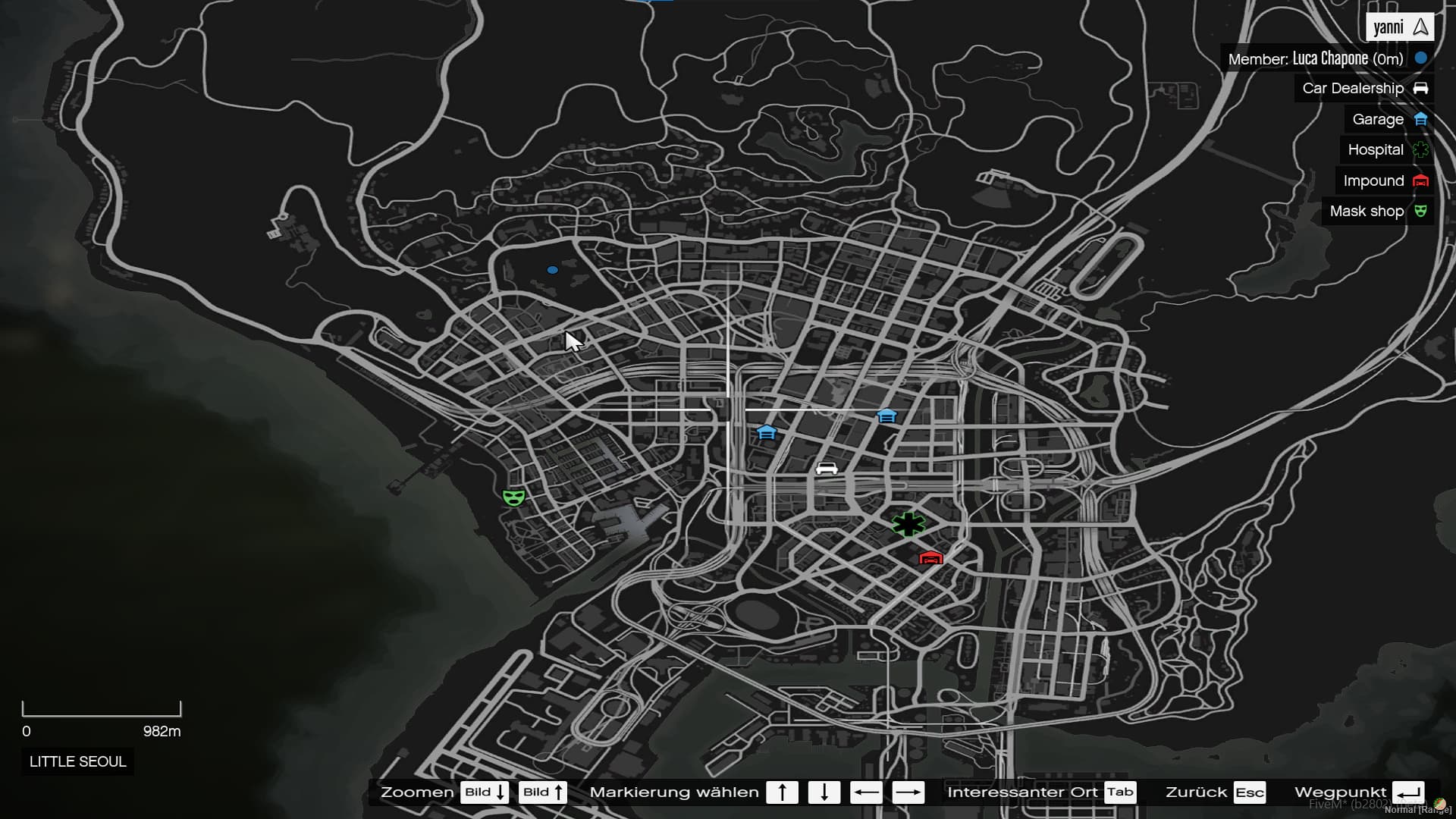This screenshot has width=1456, height=819.
Task: Select the red Impound garage icon
Action: click(931, 558)
